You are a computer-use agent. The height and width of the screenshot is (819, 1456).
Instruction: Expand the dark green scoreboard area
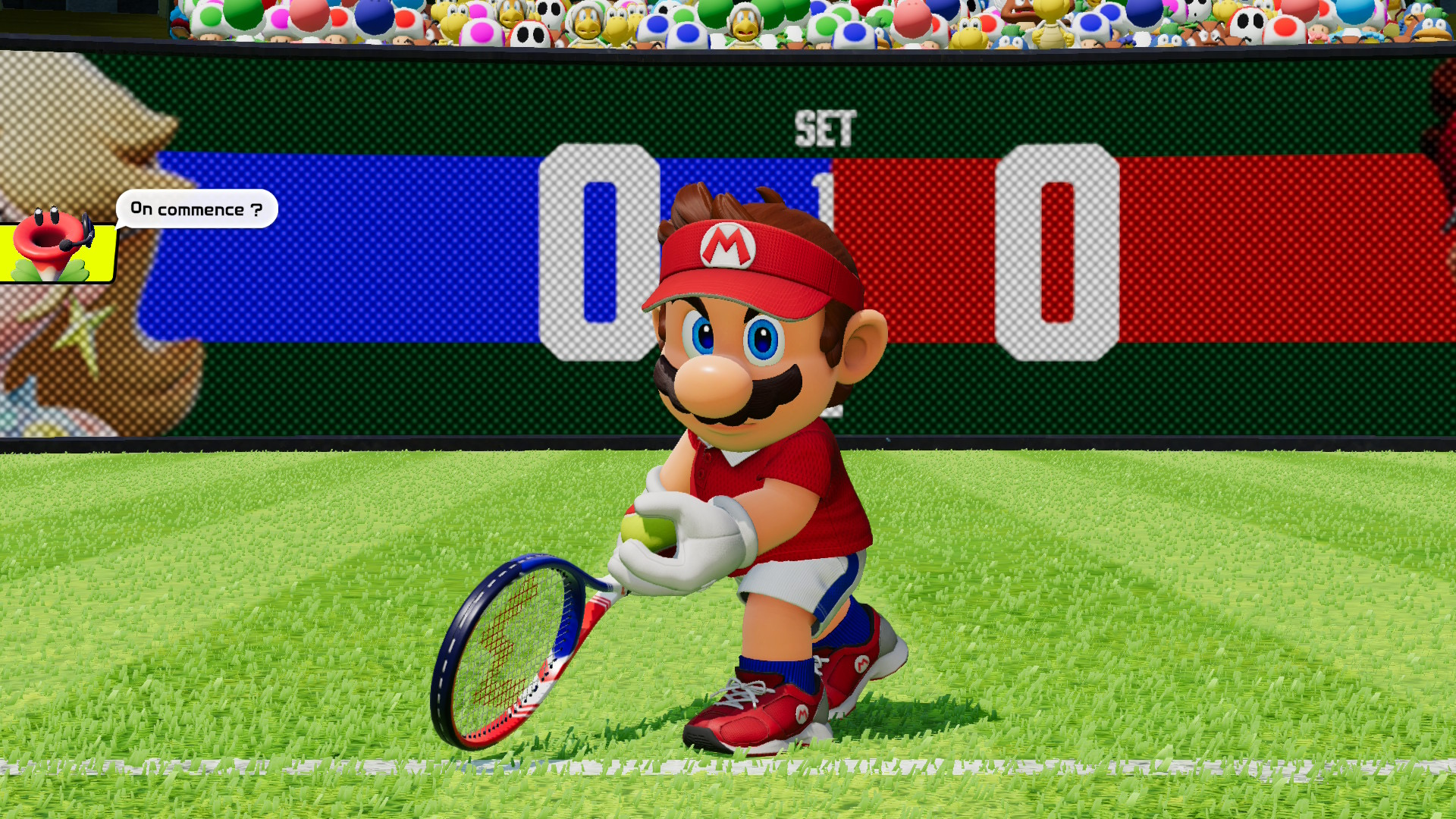(x=379, y=99)
